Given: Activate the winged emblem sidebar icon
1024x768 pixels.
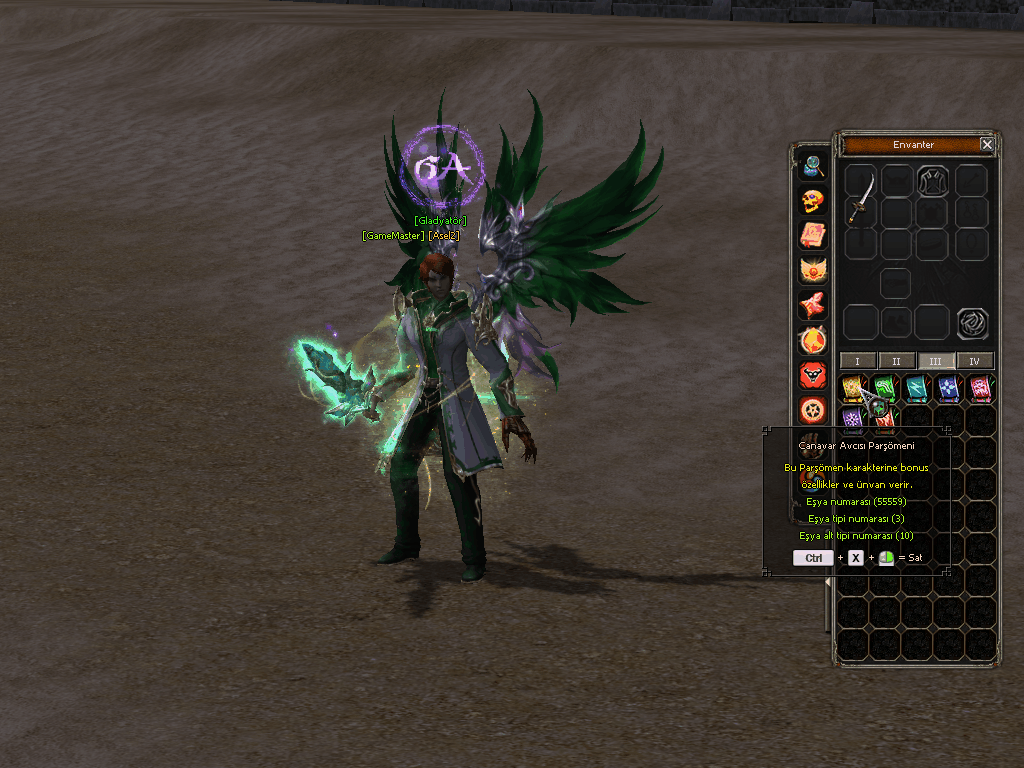Looking at the screenshot, I should [813, 270].
